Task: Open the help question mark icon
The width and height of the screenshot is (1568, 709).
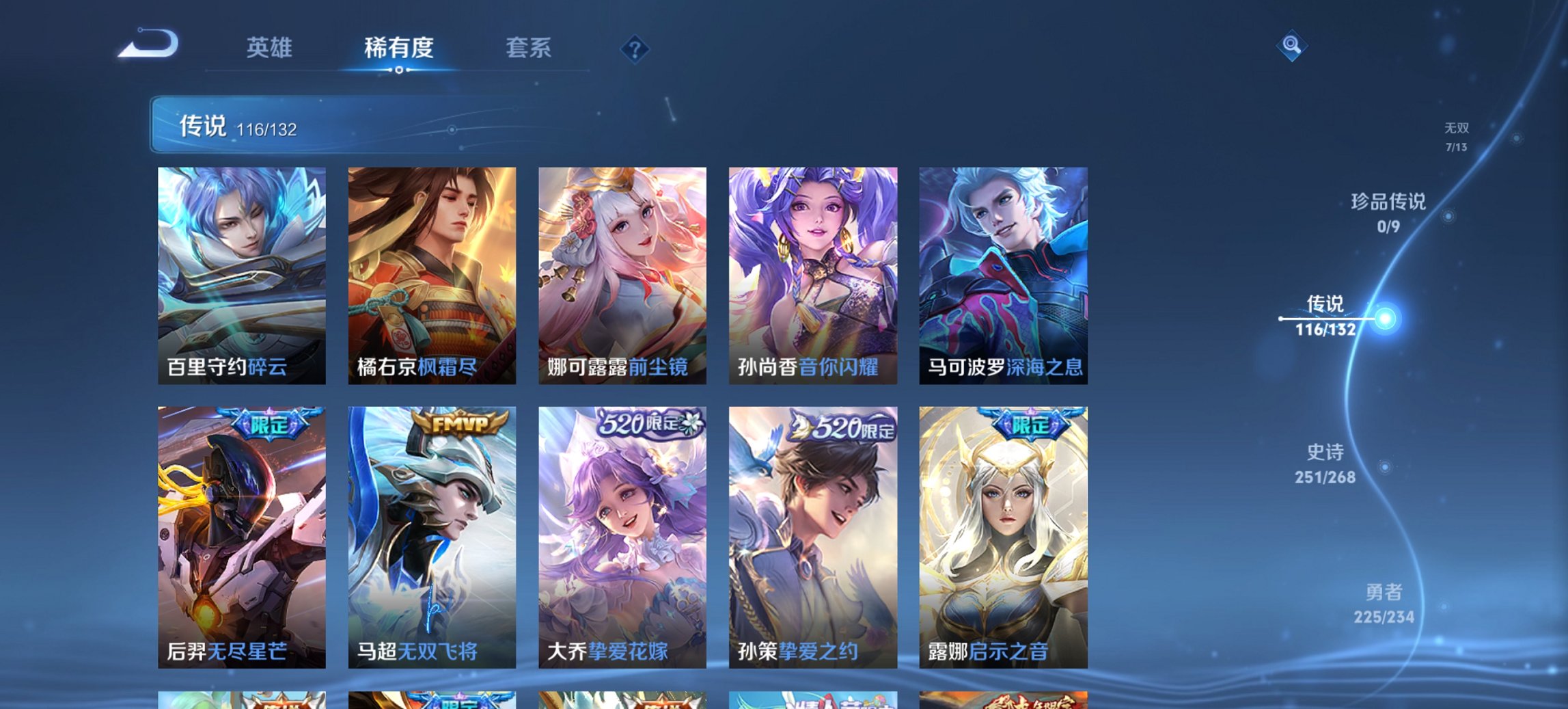Action: (x=635, y=49)
